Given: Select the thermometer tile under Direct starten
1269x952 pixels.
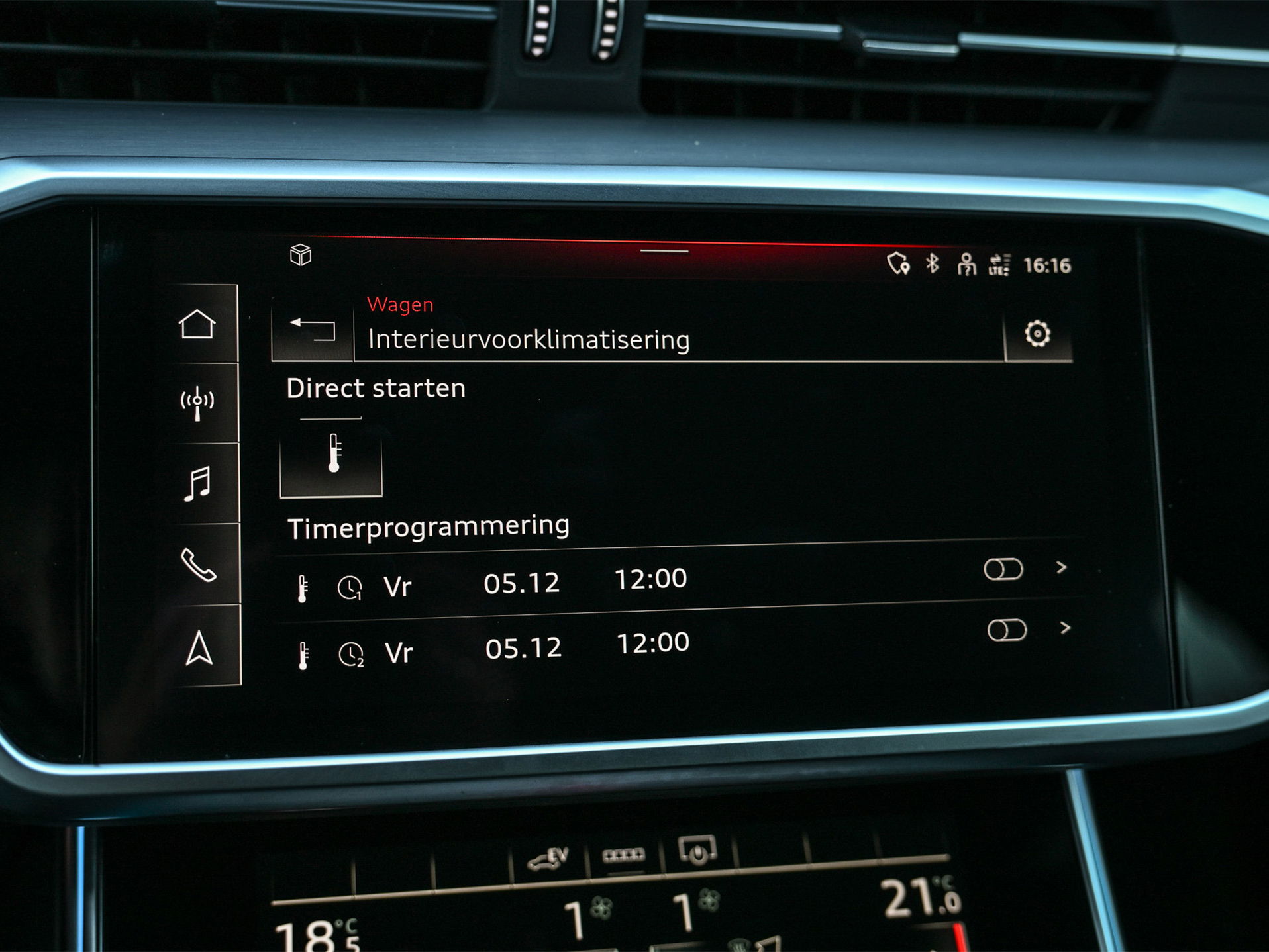Looking at the screenshot, I should 332,463.
